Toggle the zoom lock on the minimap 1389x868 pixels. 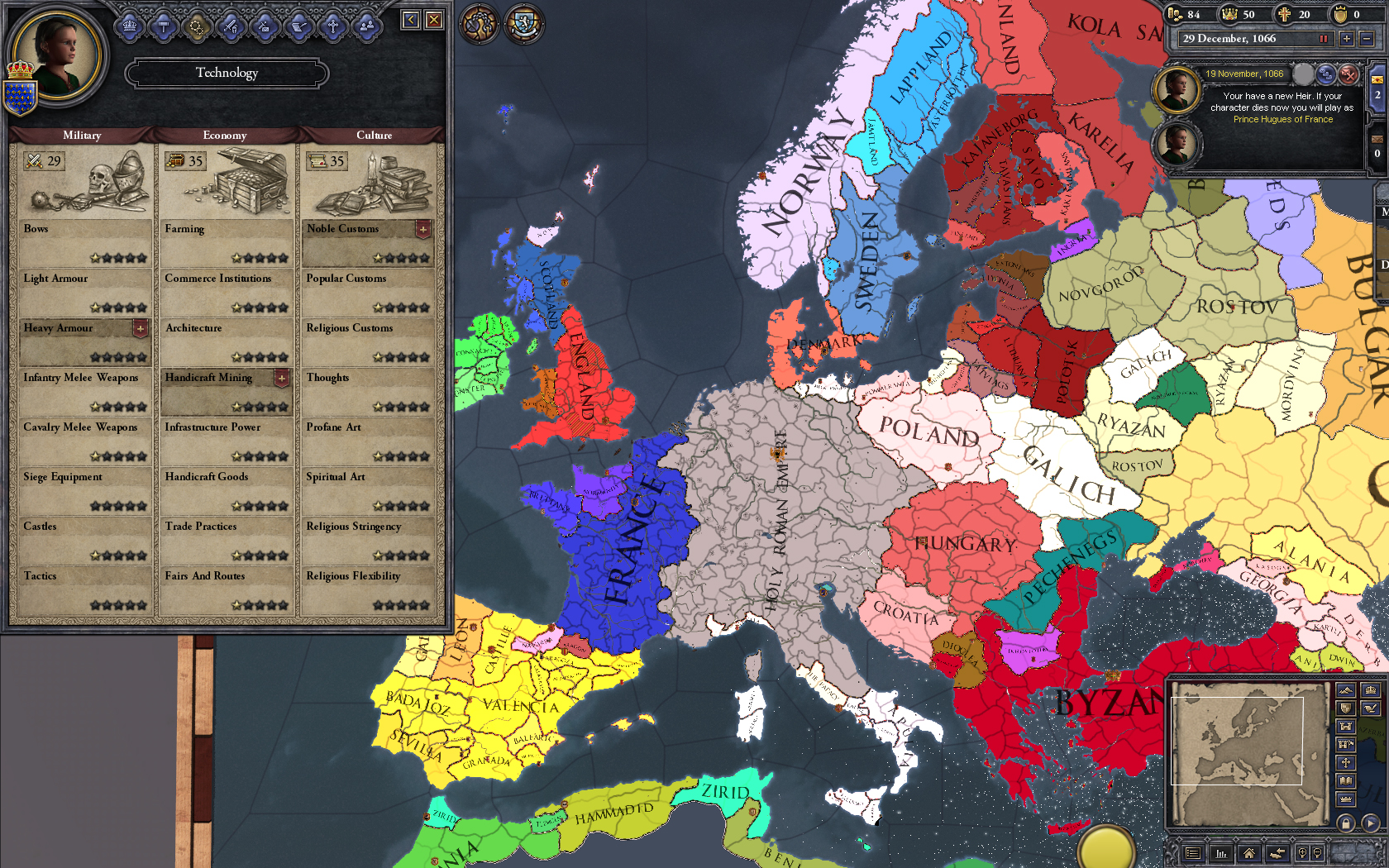pyautogui.click(x=1346, y=824)
